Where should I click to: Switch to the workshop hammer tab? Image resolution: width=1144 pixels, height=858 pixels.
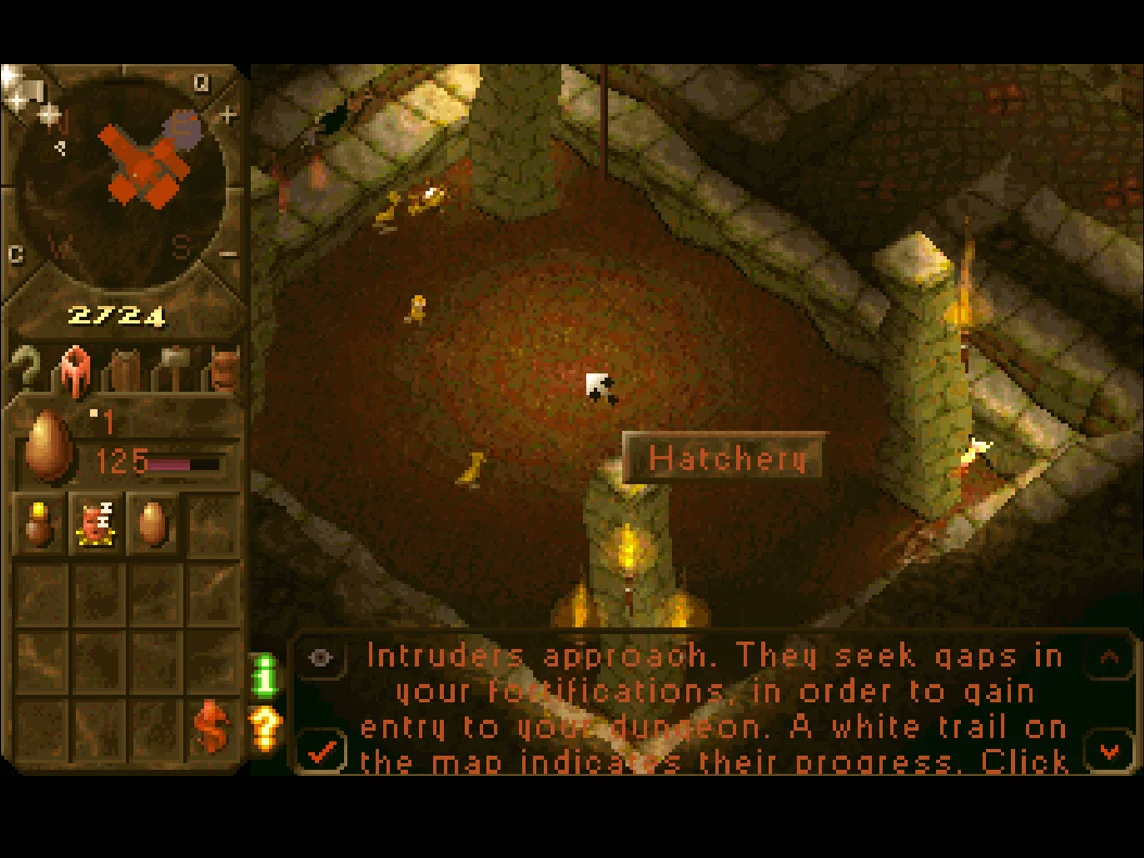pos(175,368)
